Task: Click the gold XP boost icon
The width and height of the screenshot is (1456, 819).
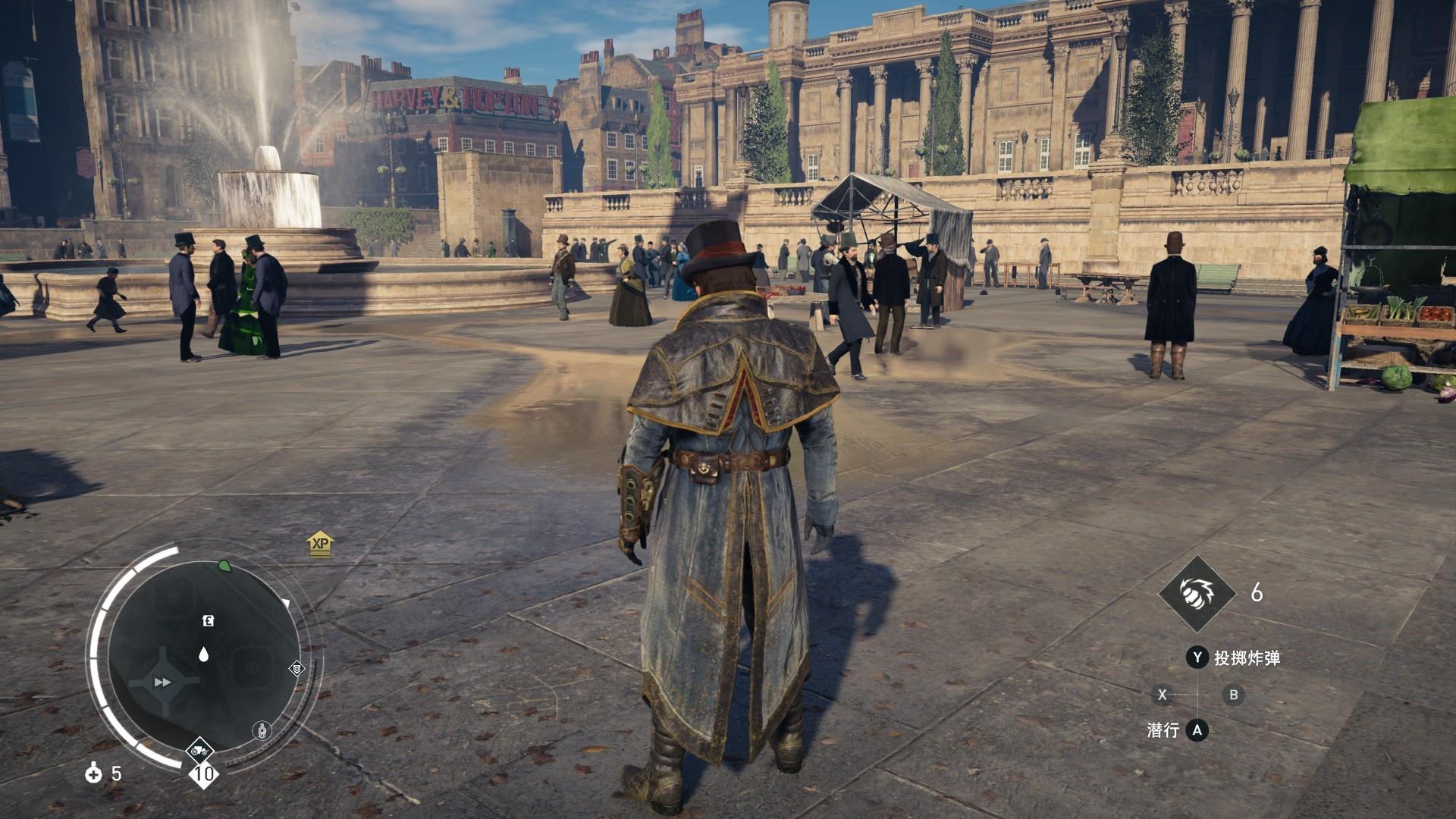Action: click(x=321, y=543)
